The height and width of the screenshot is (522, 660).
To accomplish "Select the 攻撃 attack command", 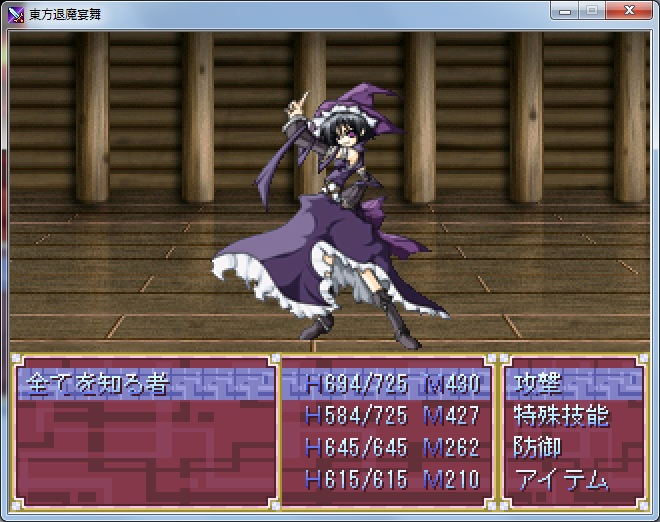I will (538, 384).
